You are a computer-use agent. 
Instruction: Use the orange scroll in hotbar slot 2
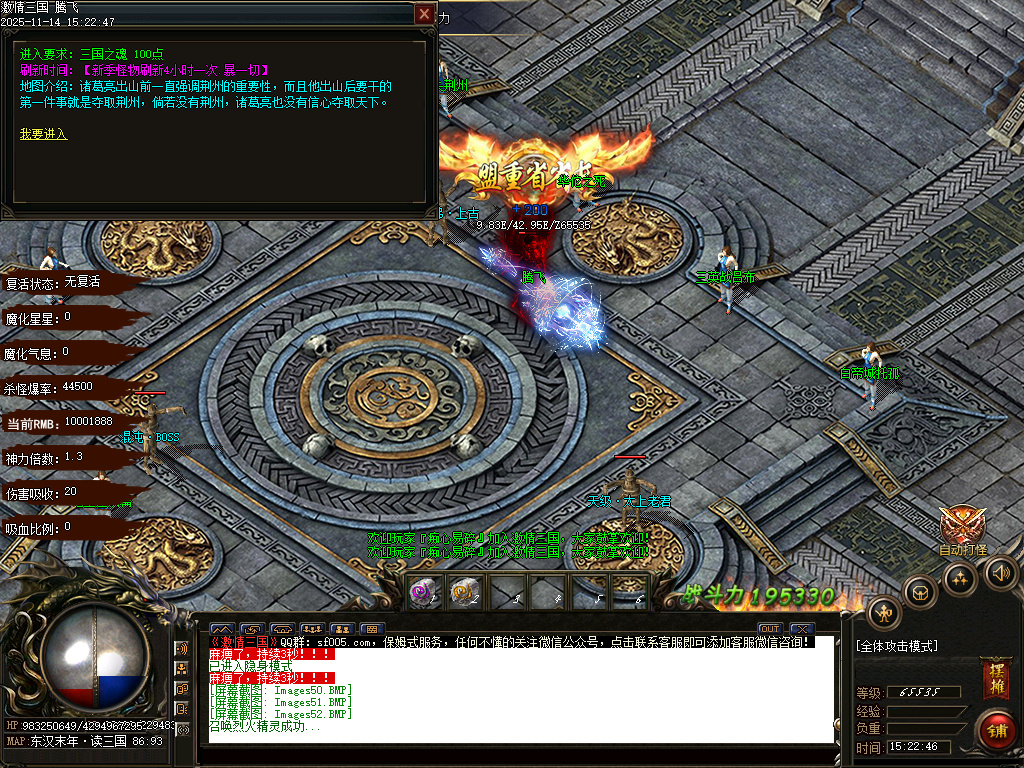tap(463, 591)
